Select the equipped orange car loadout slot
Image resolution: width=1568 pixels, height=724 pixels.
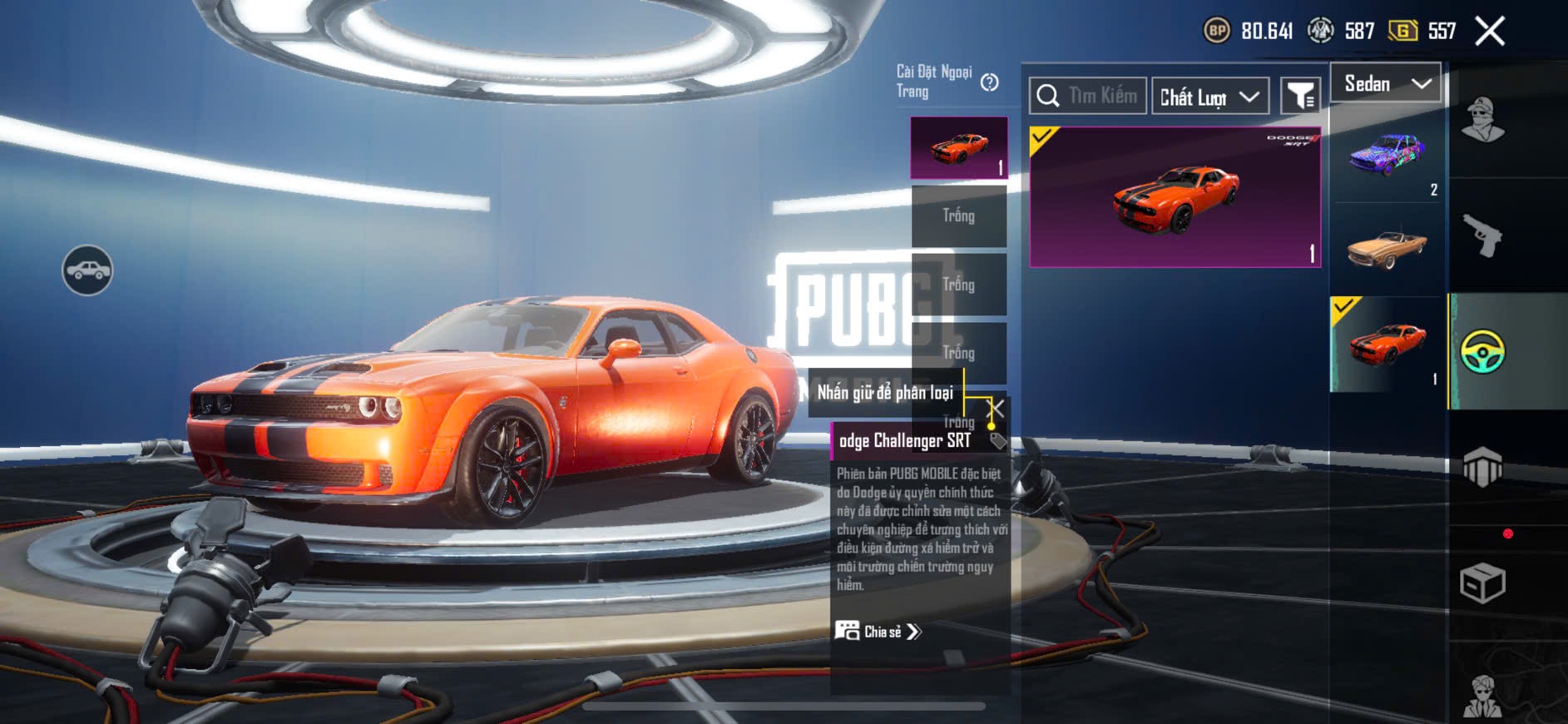coord(959,148)
